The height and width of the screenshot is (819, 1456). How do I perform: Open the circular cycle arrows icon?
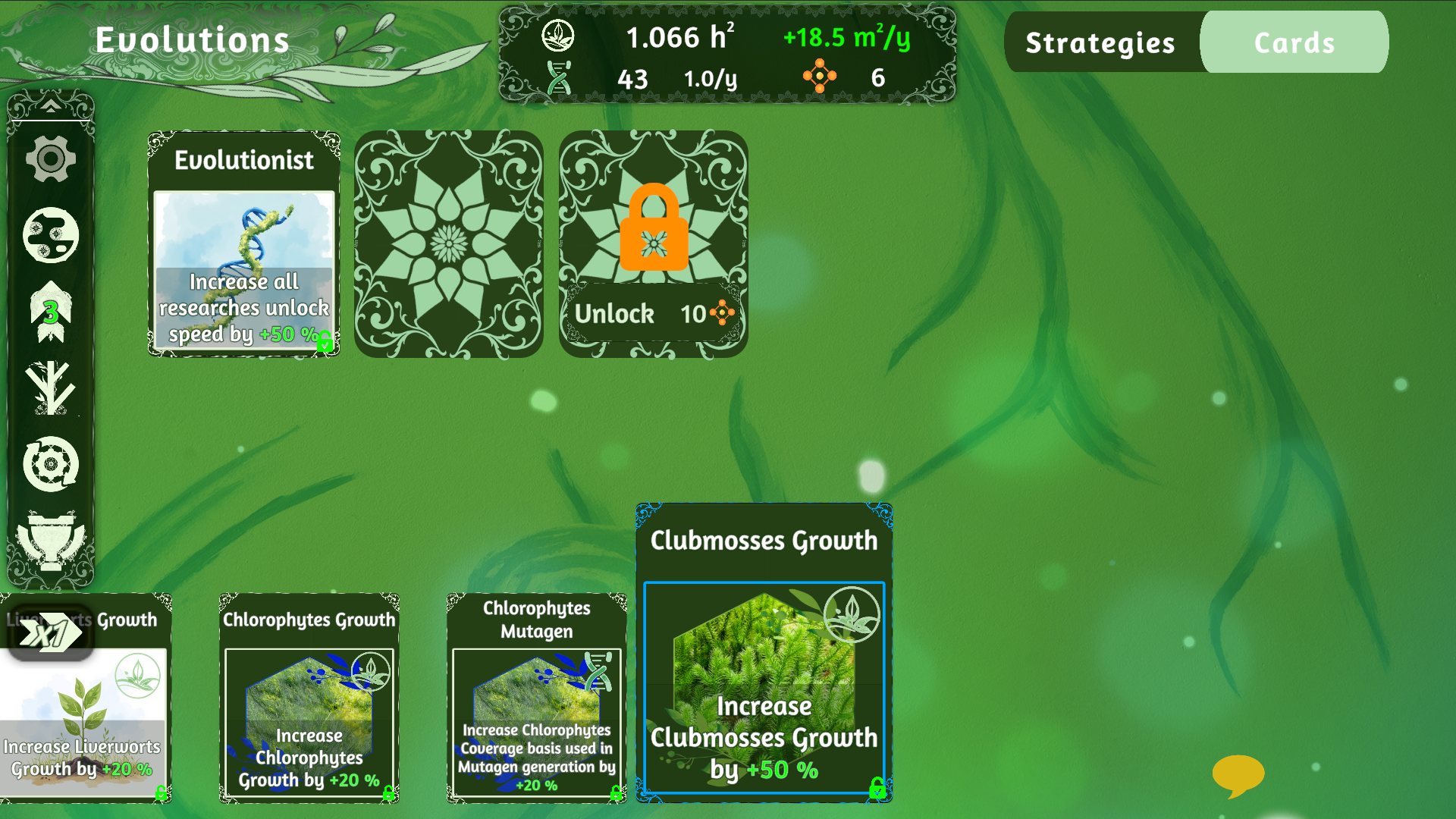51,464
